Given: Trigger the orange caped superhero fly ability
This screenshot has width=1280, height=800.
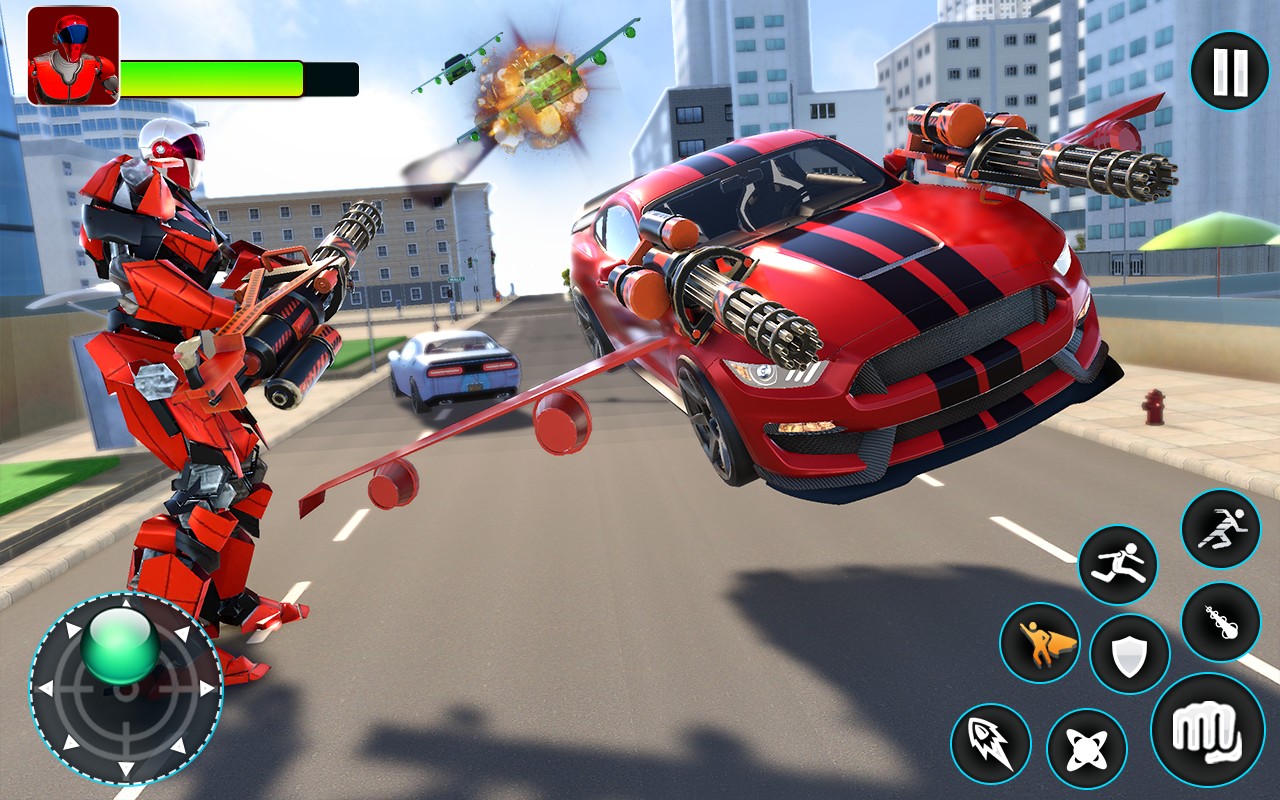Looking at the screenshot, I should 1039,642.
